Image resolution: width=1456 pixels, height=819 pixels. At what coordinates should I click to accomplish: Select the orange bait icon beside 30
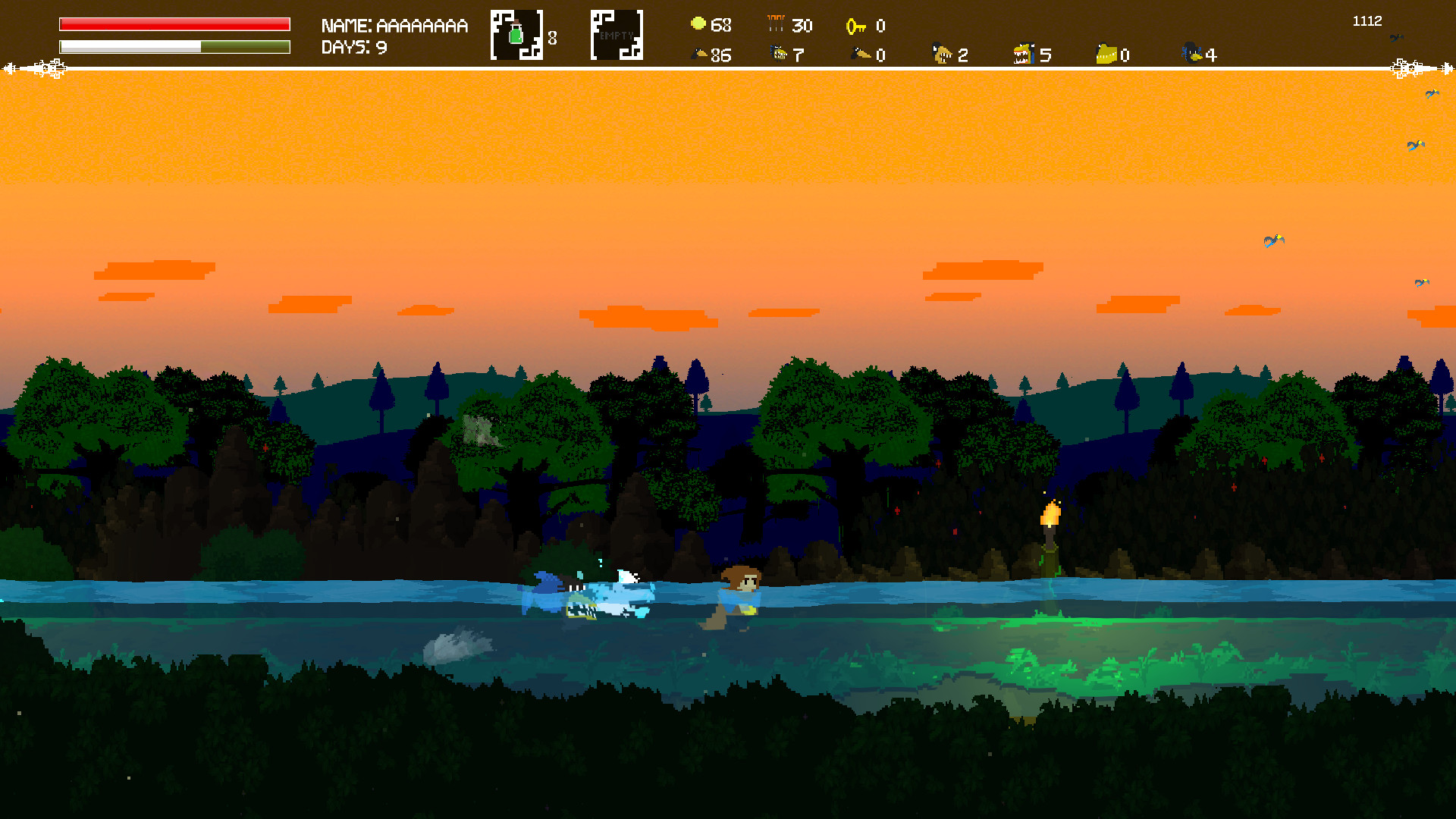coord(775,24)
